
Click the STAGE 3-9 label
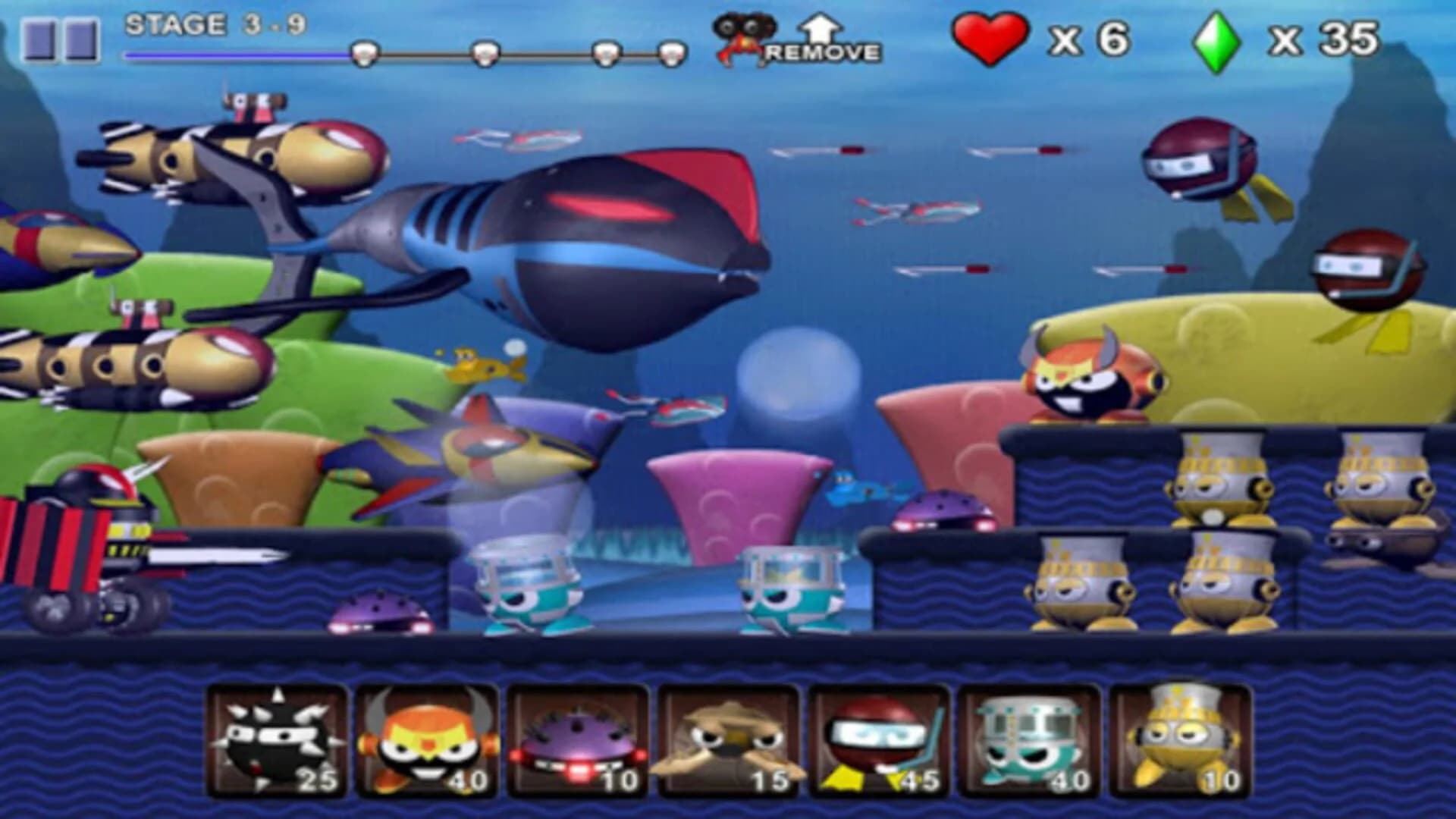click(x=215, y=25)
